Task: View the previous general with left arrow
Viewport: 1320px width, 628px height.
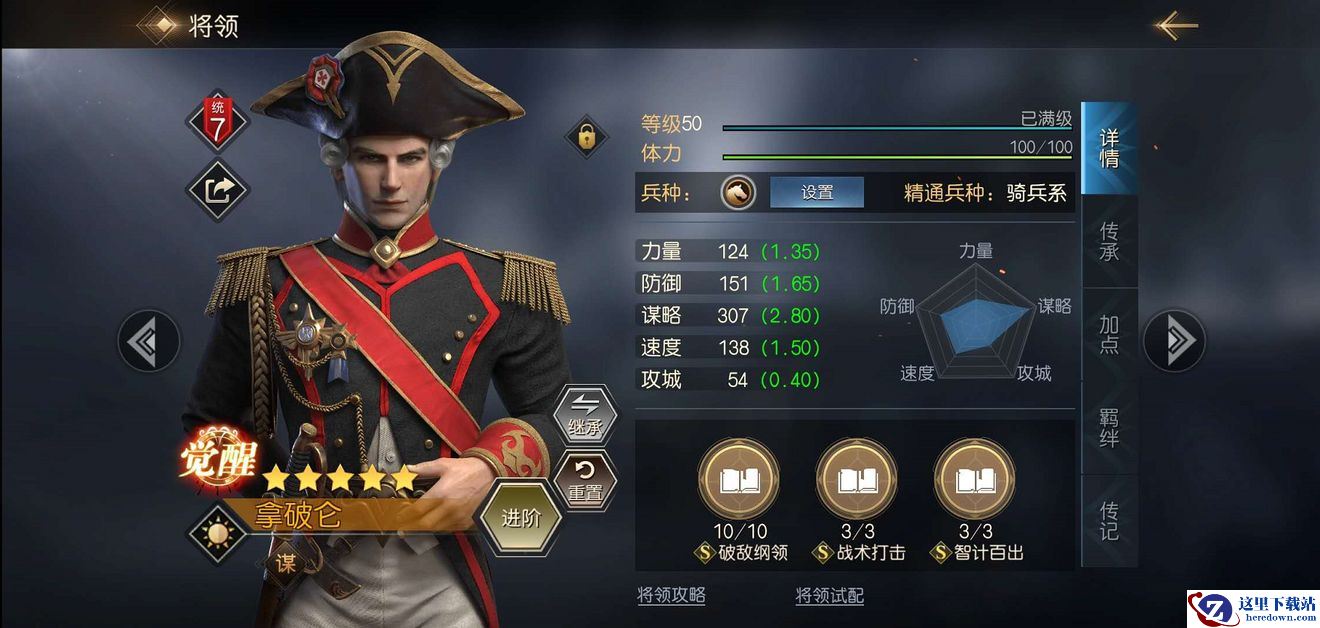Action: click(149, 341)
